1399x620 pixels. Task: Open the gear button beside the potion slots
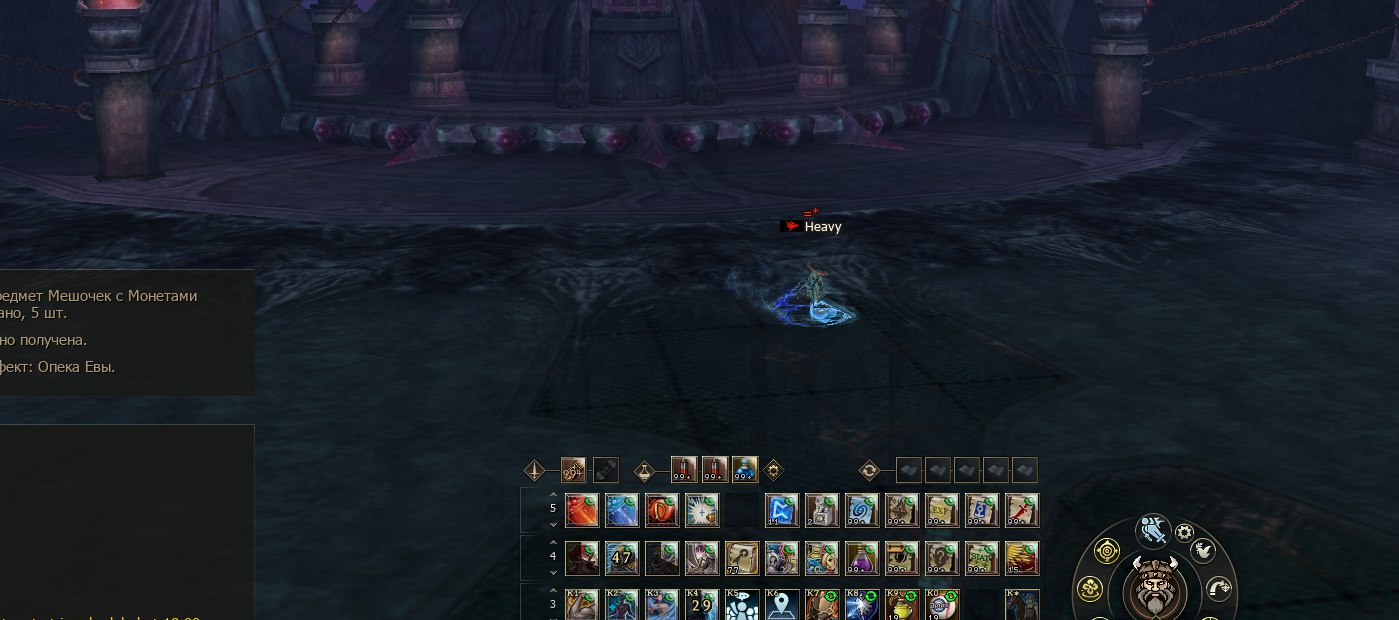point(773,470)
